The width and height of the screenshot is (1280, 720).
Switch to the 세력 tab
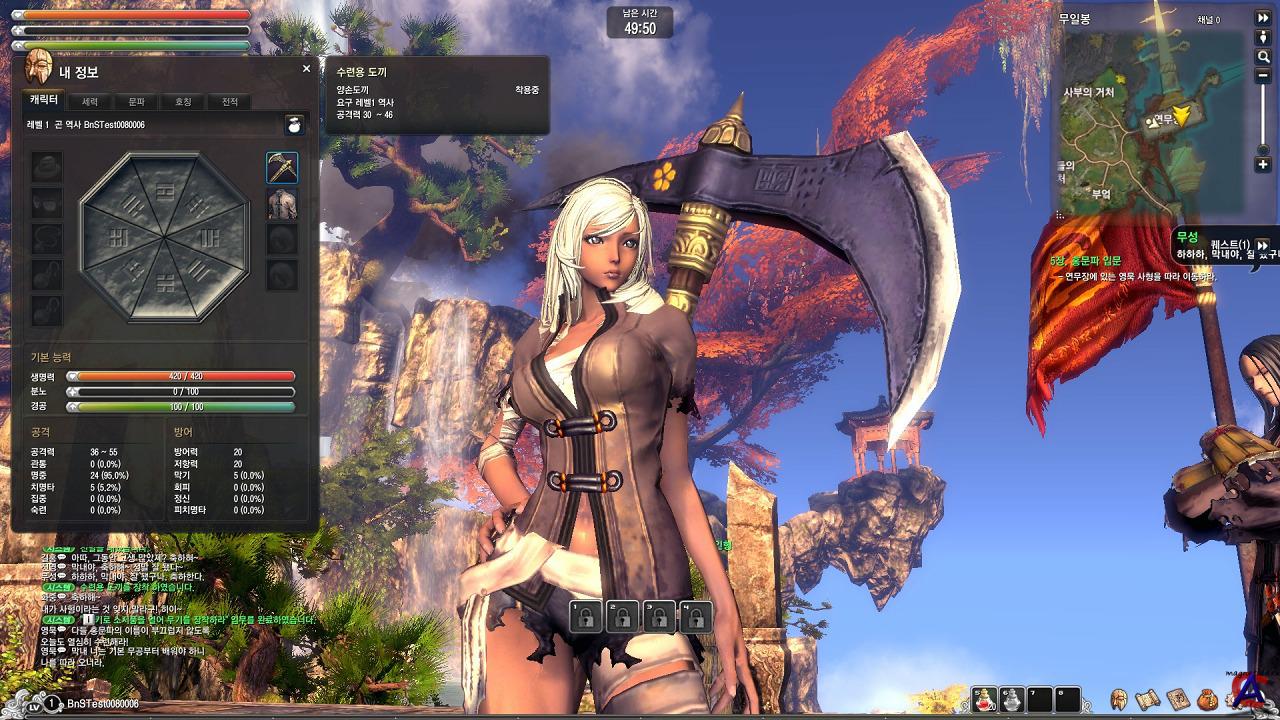coord(90,101)
